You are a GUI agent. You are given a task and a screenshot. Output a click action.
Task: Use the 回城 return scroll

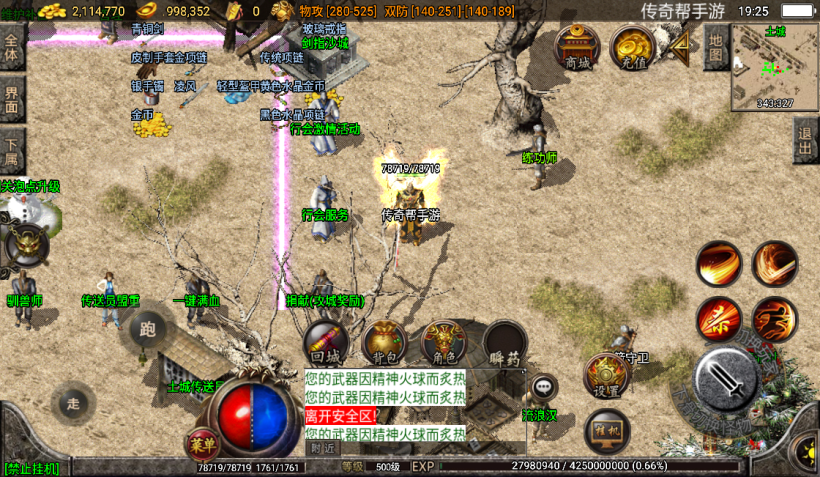[x=326, y=343]
